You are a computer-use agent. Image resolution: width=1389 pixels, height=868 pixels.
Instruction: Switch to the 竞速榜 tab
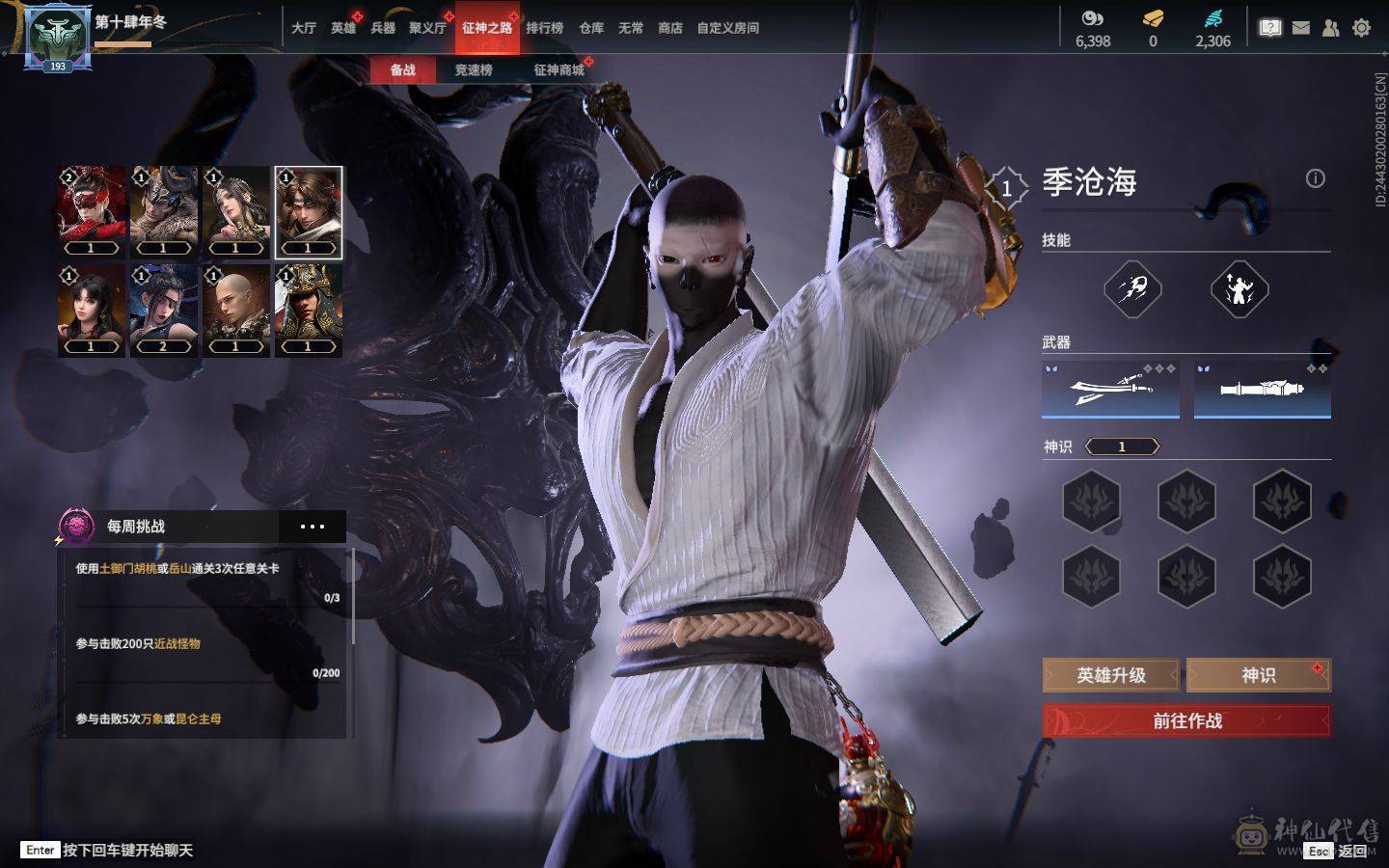pos(476,69)
